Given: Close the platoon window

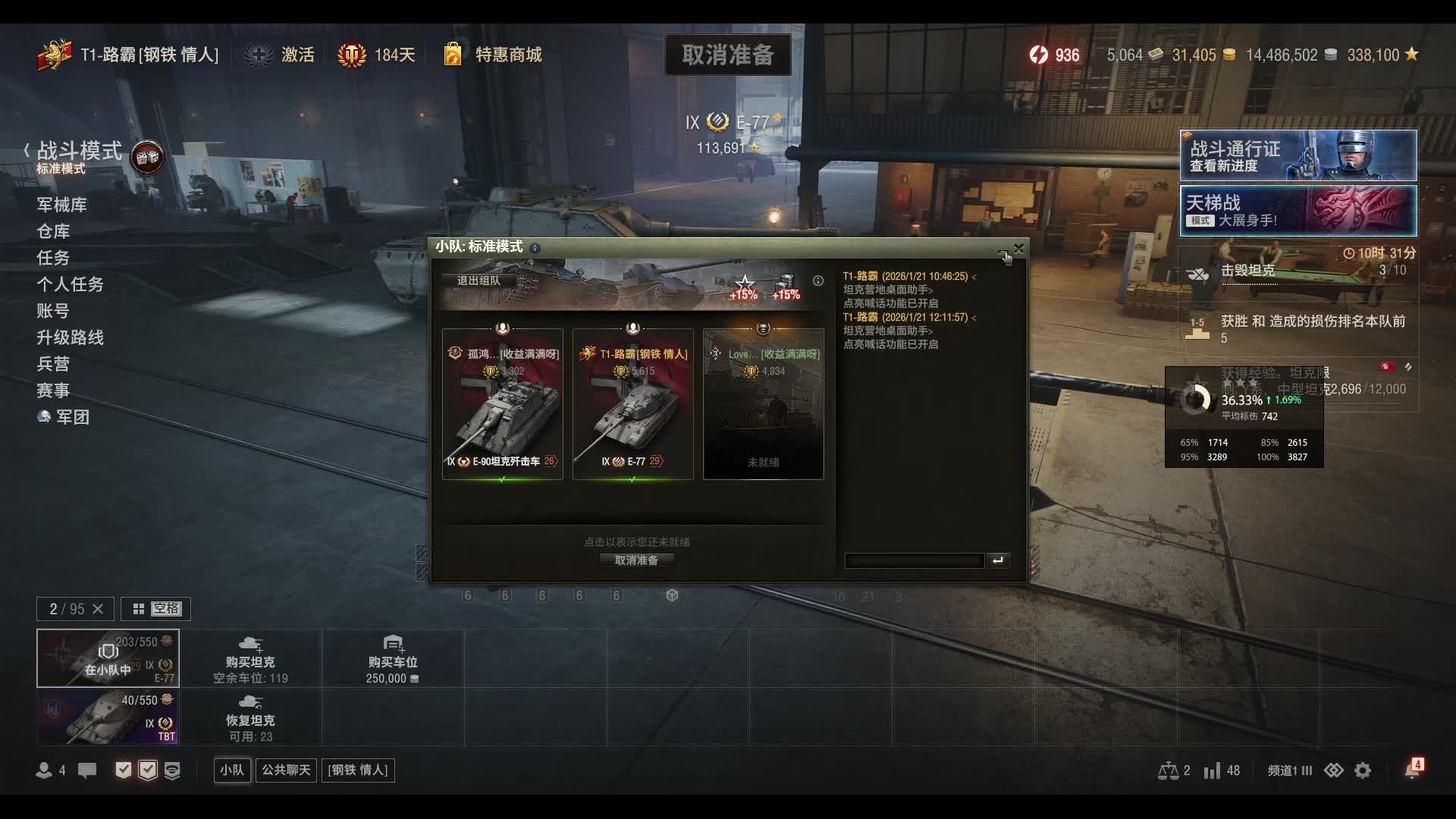Looking at the screenshot, I should (1018, 248).
